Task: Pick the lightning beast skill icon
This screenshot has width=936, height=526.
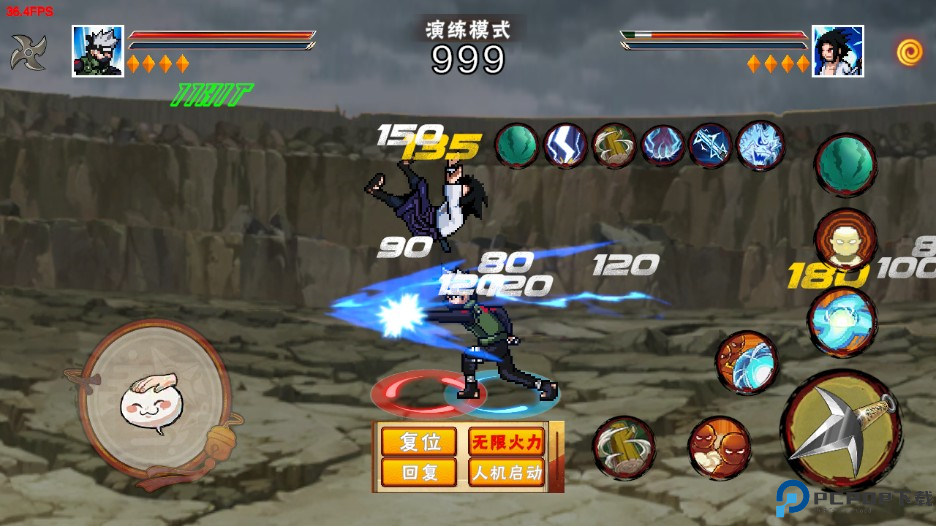Action: click(760, 145)
